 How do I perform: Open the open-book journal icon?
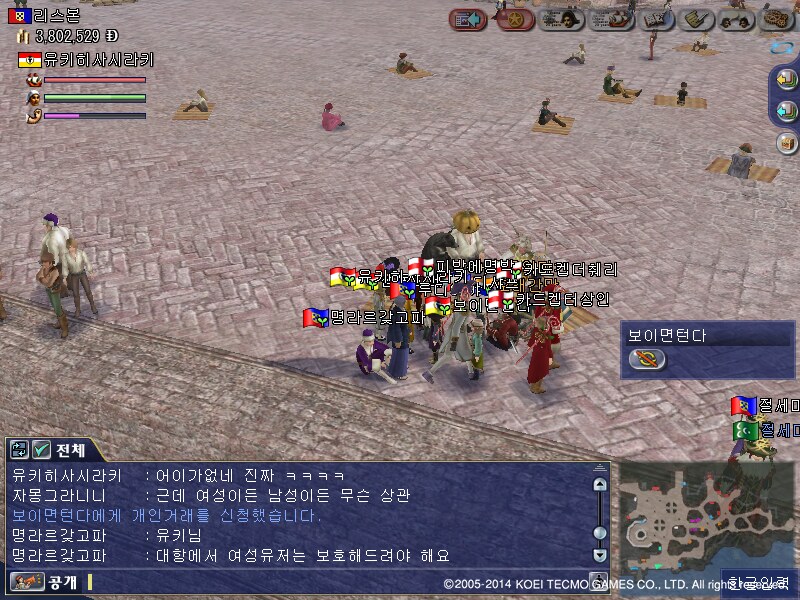(656, 19)
